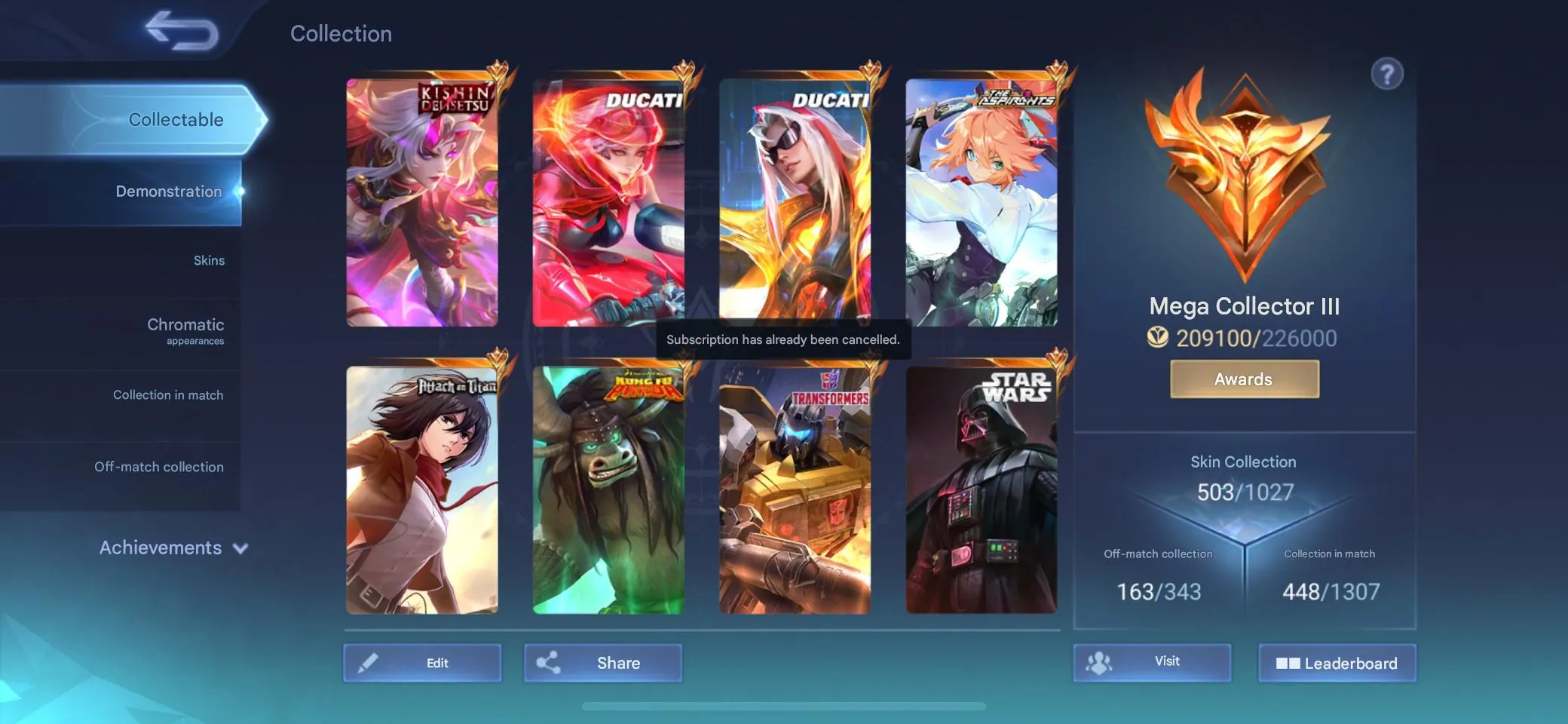Switch to the Collectable tab
Image resolution: width=1568 pixels, height=724 pixels.
point(176,119)
